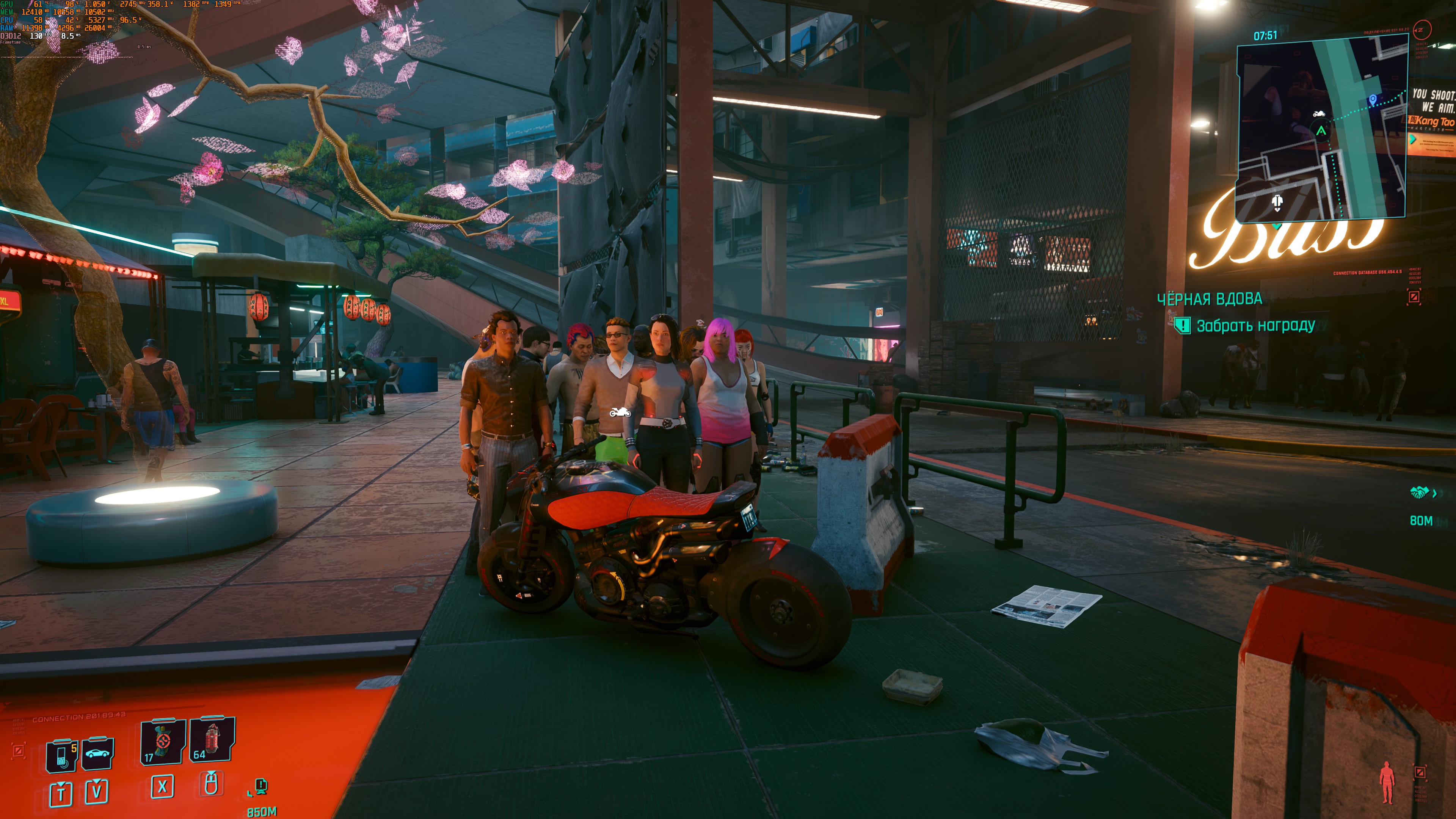Click the white motorcycle marker above the bike
Image resolution: width=1456 pixels, height=819 pixels.
tap(620, 413)
